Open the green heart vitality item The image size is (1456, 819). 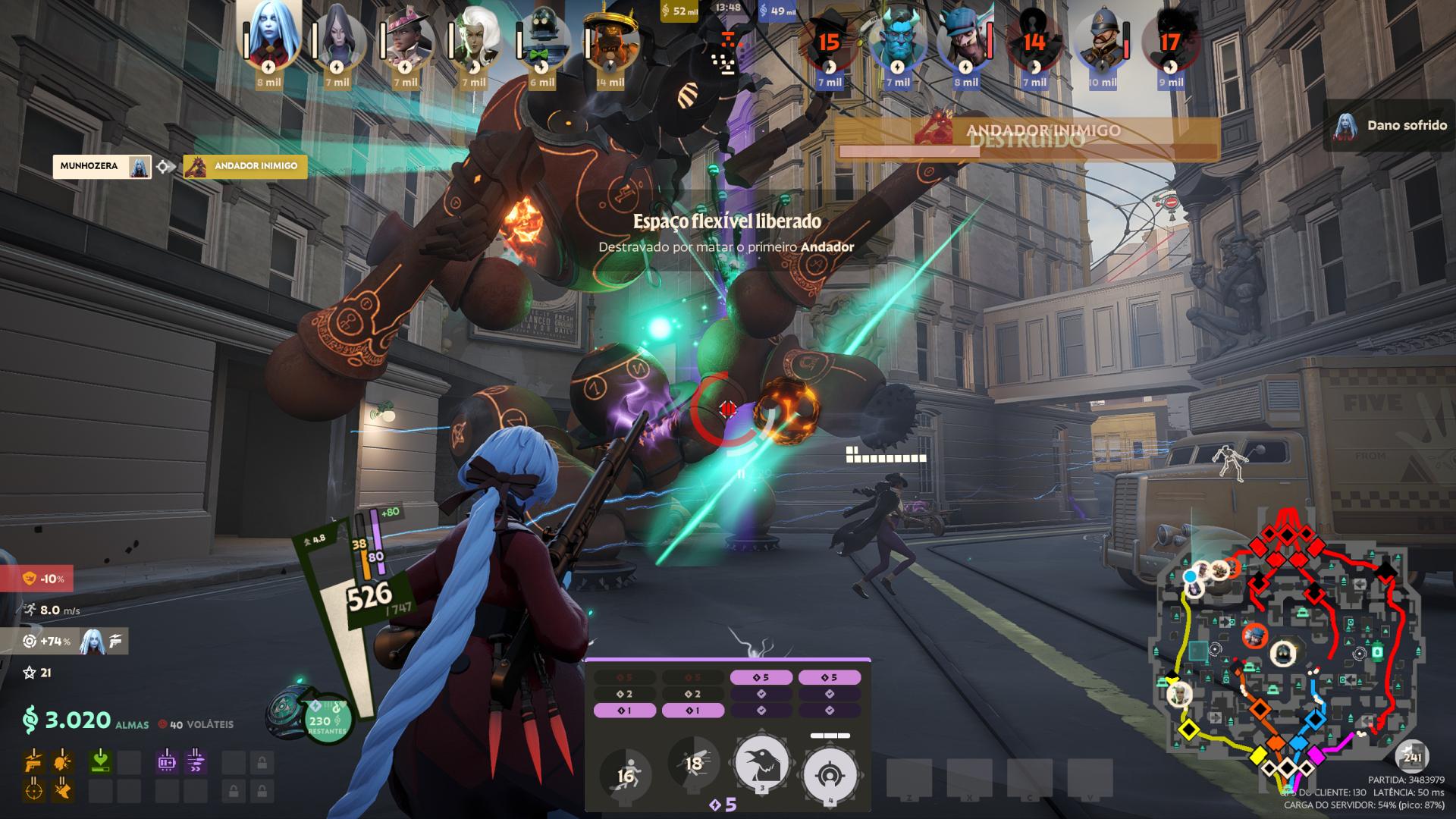coord(99,761)
